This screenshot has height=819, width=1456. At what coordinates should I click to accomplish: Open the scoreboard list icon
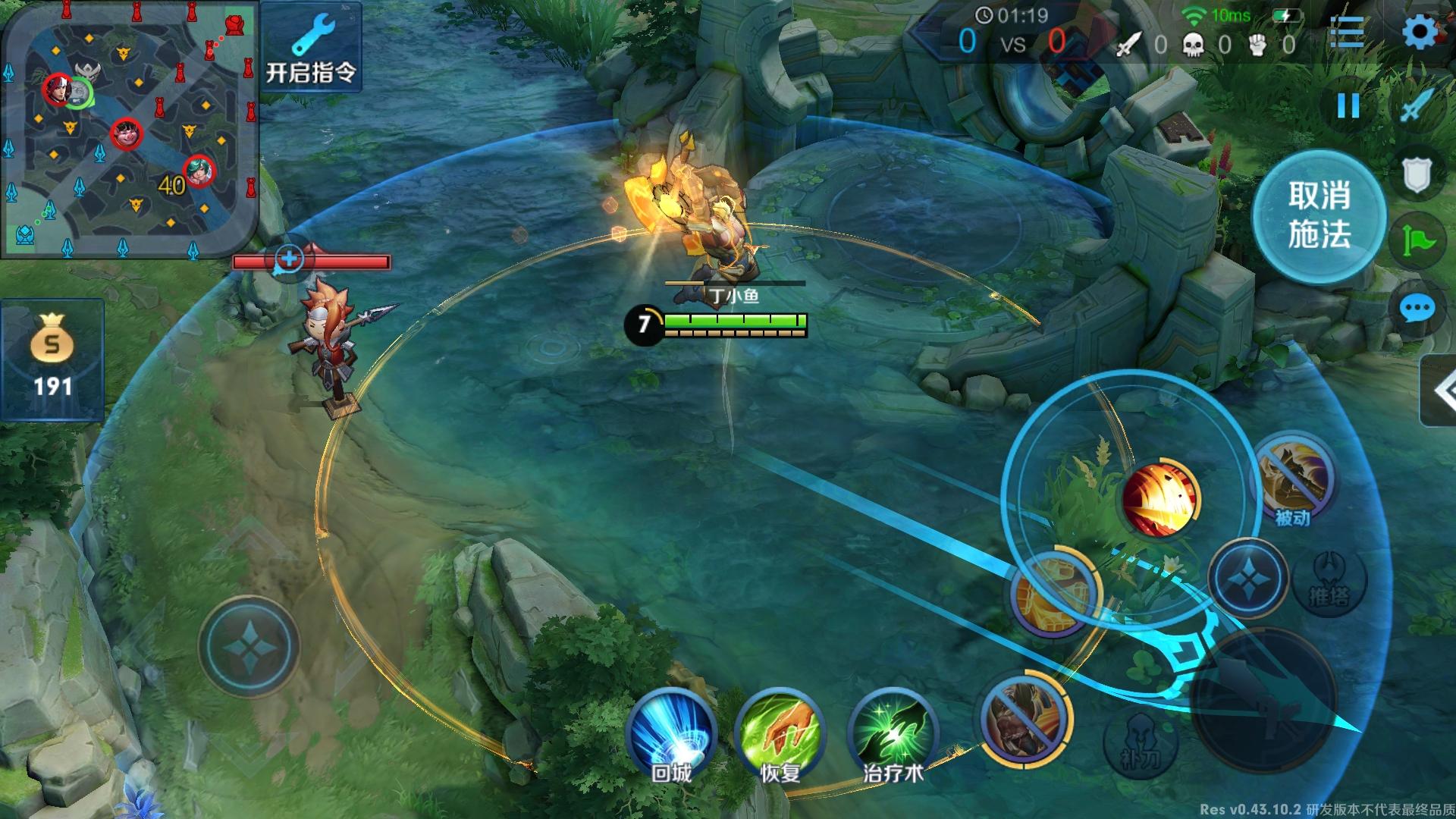tap(1348, 33)
